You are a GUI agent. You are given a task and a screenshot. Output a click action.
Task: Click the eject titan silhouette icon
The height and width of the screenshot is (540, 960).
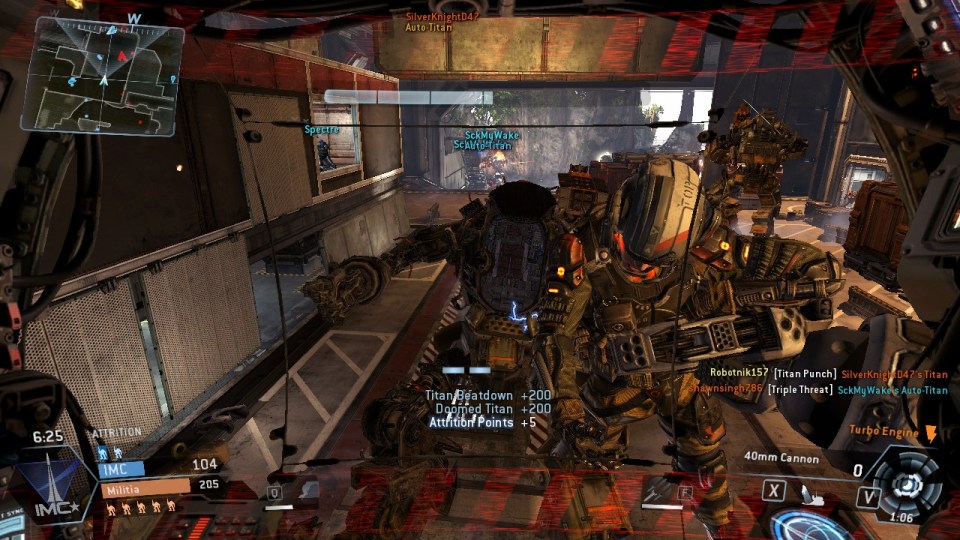point(812,491)
